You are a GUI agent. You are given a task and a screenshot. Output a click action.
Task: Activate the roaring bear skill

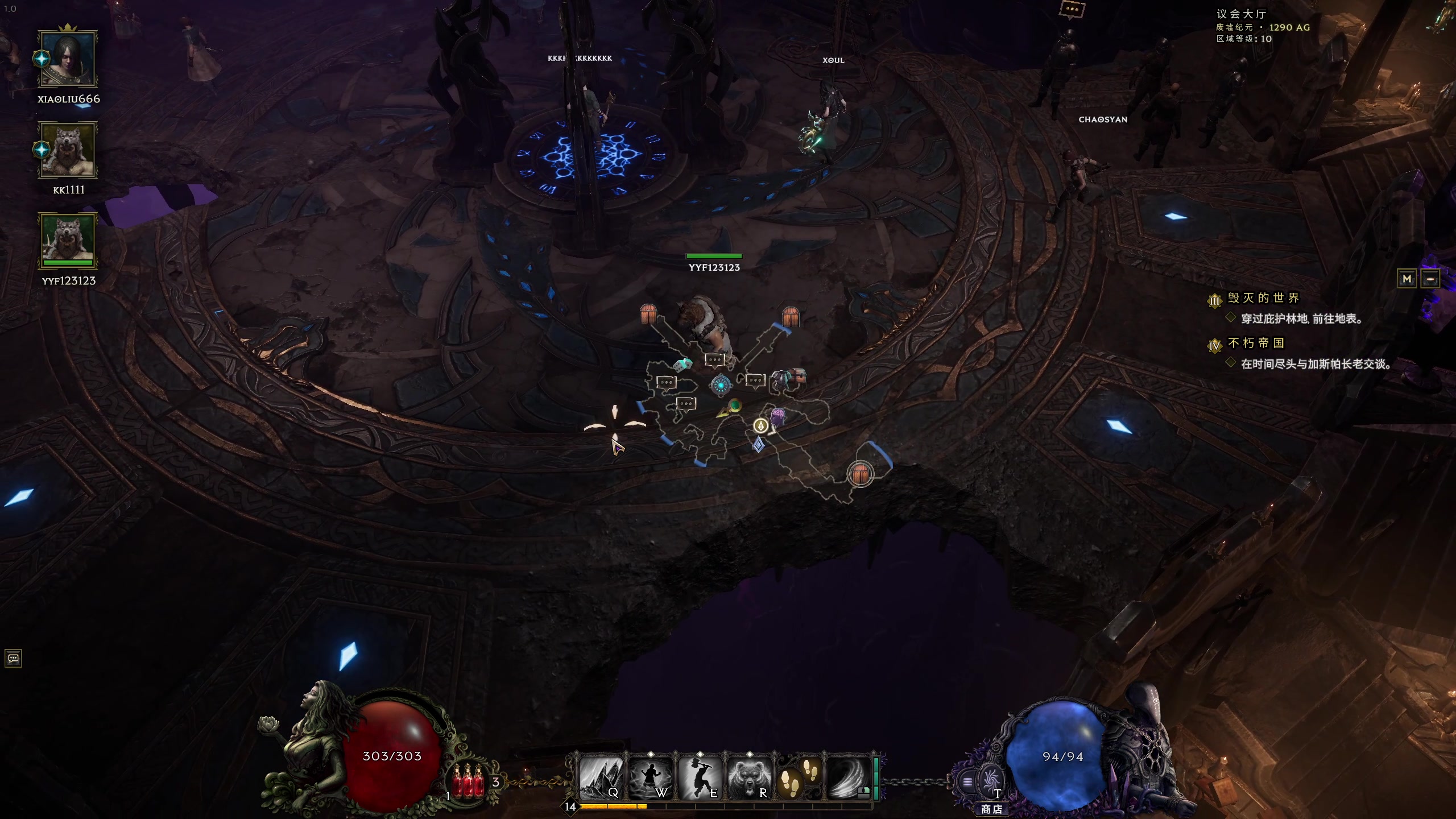coord(749,777)
